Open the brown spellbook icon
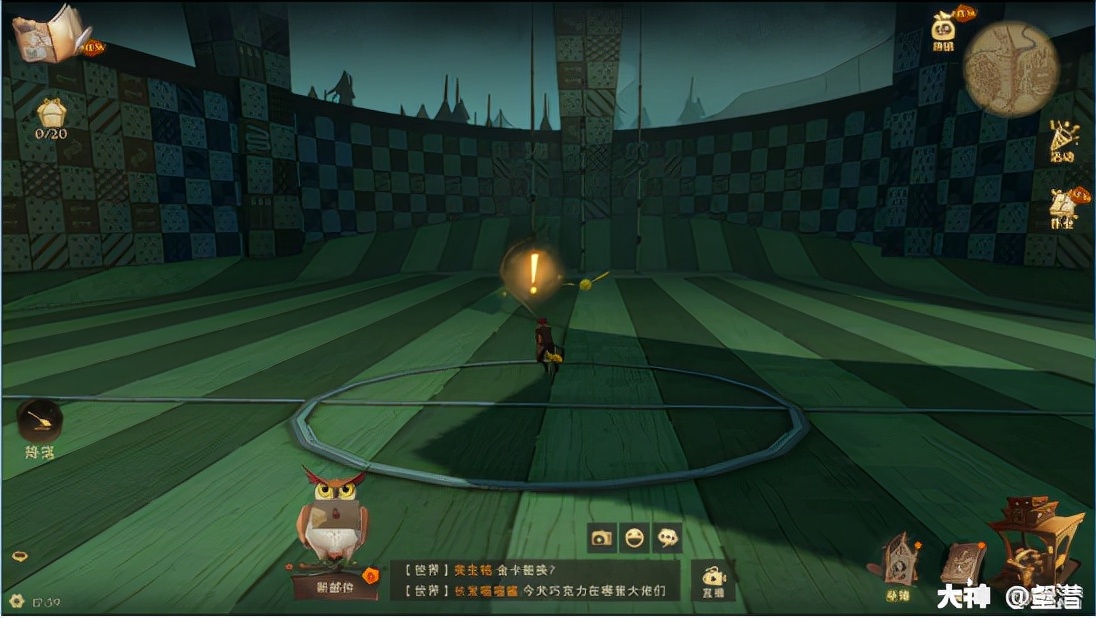 (x=962, y=565)
